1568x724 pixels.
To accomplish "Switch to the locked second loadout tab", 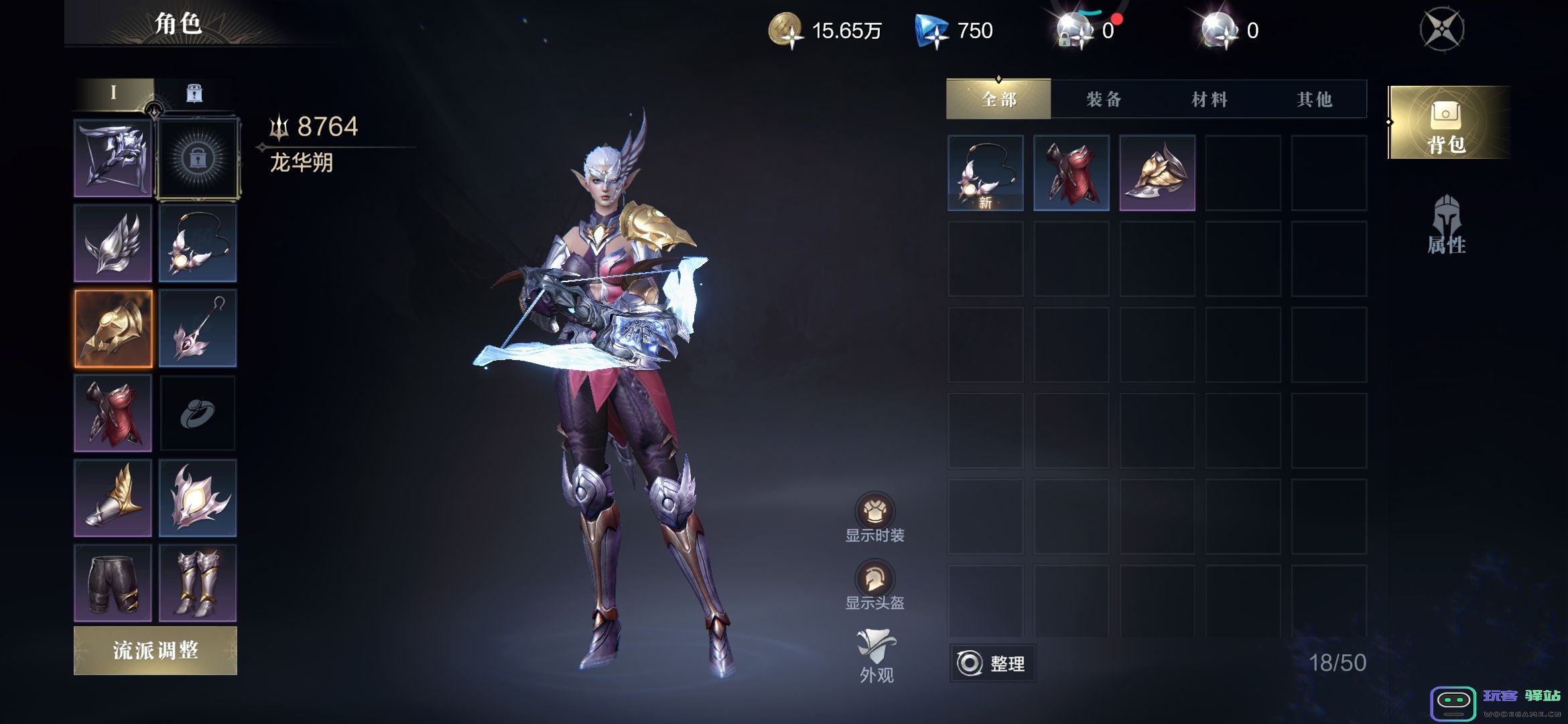I will point(194,93).
